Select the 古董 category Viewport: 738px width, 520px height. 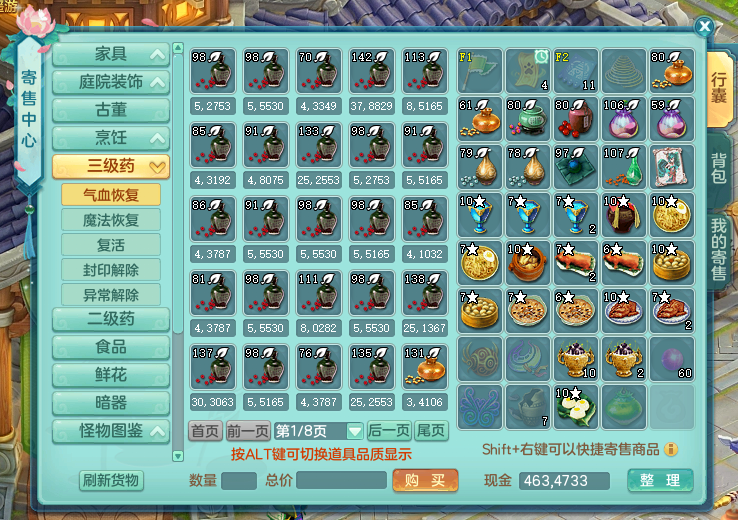click(110, 110)
